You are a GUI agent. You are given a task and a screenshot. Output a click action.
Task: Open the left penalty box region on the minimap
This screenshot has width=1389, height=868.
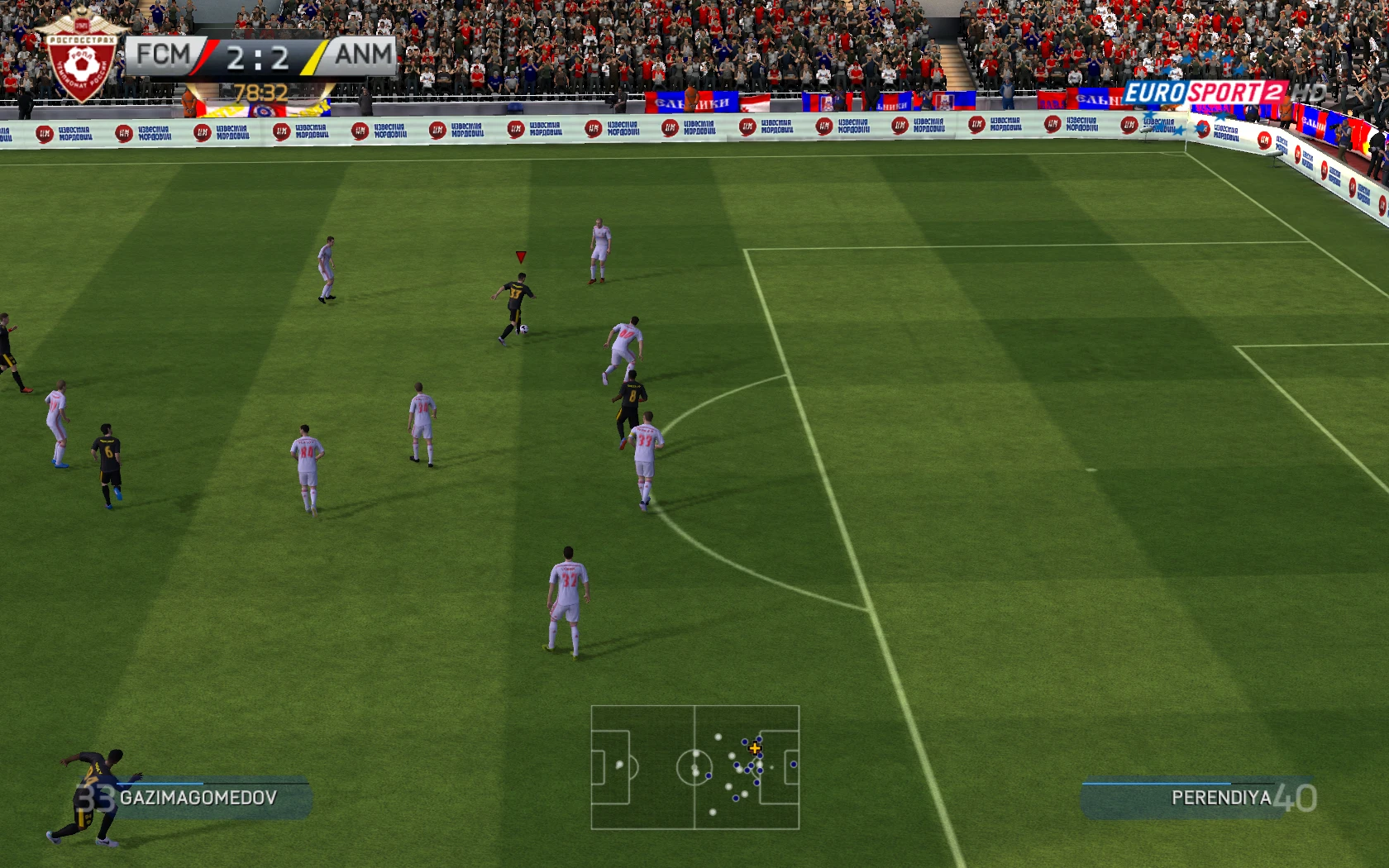pos(609,766)
